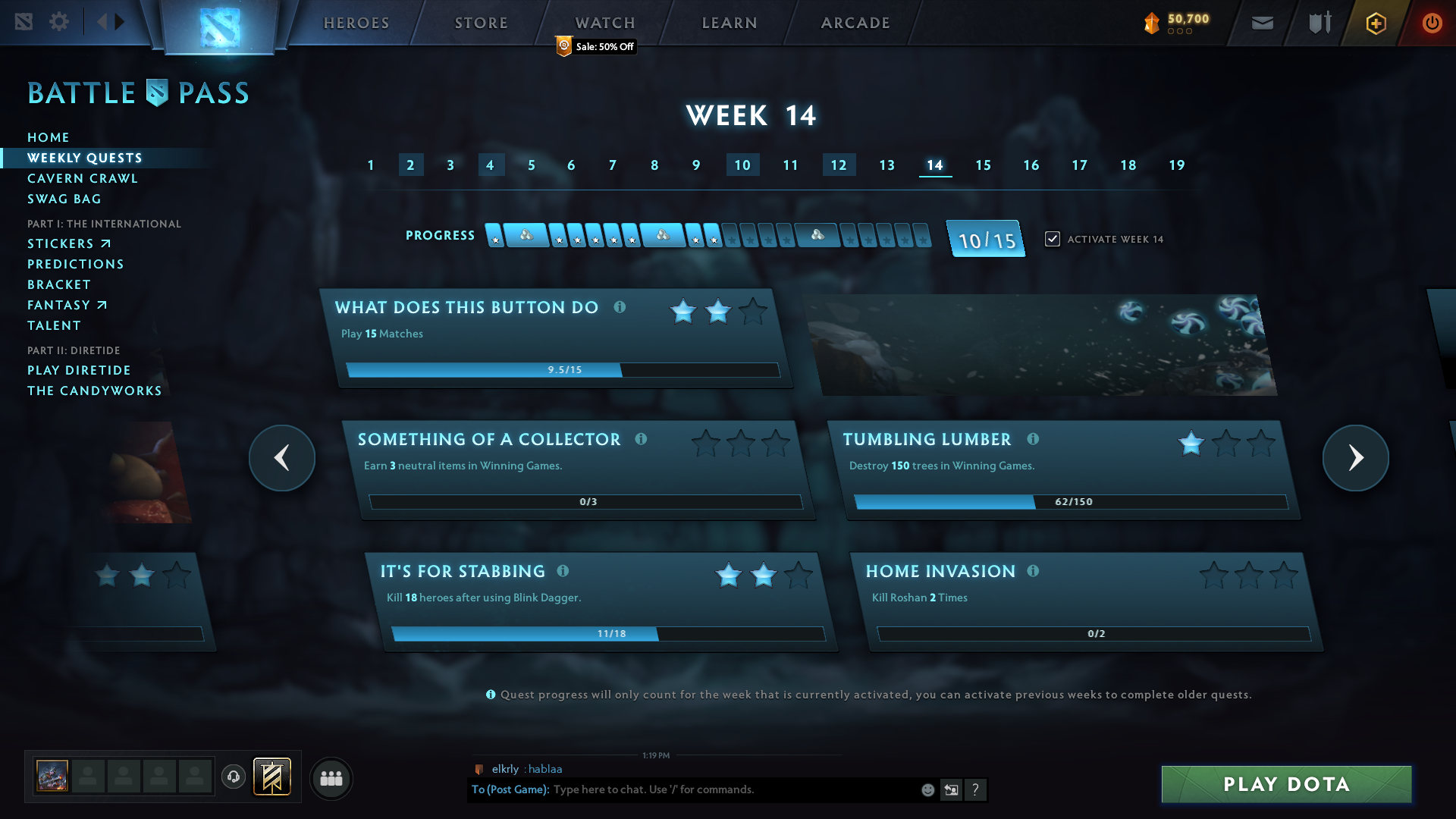Click the find party people icon
Viewport: 1456px width, 819px height.
[331, 778]
